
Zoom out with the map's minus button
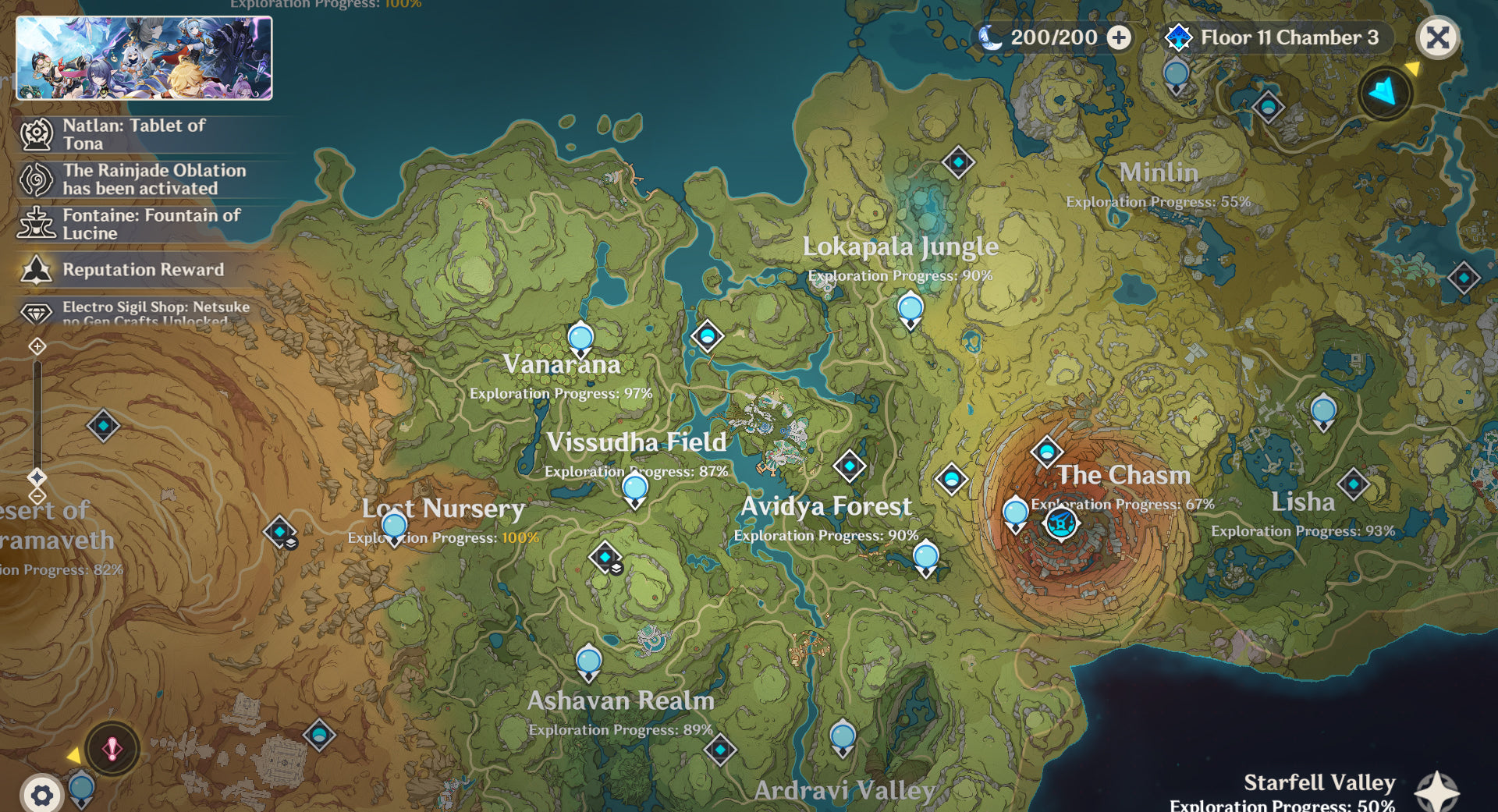(x=37, y=496)
